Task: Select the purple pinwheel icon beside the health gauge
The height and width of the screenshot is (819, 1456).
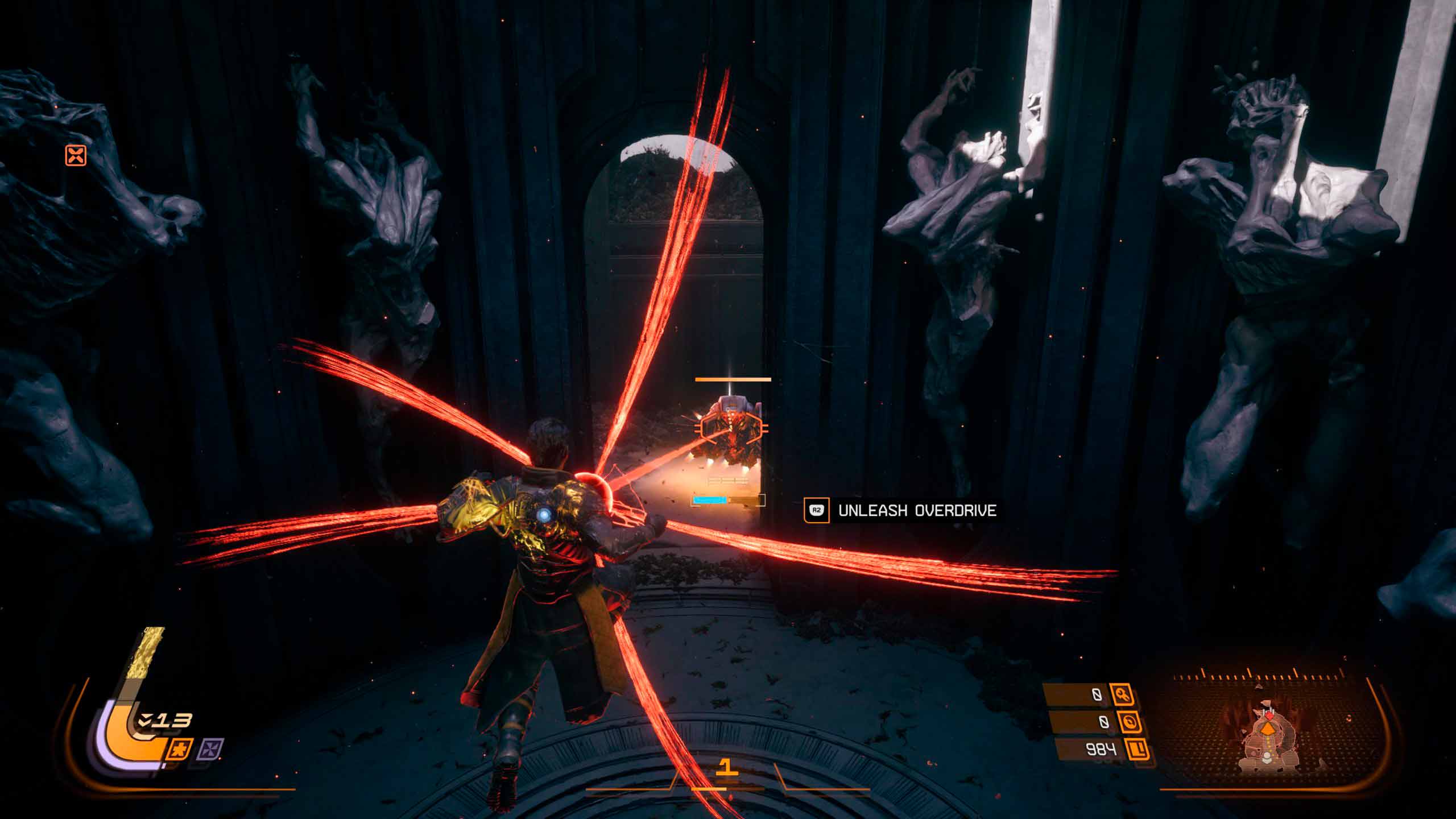Action: [210, 748]
